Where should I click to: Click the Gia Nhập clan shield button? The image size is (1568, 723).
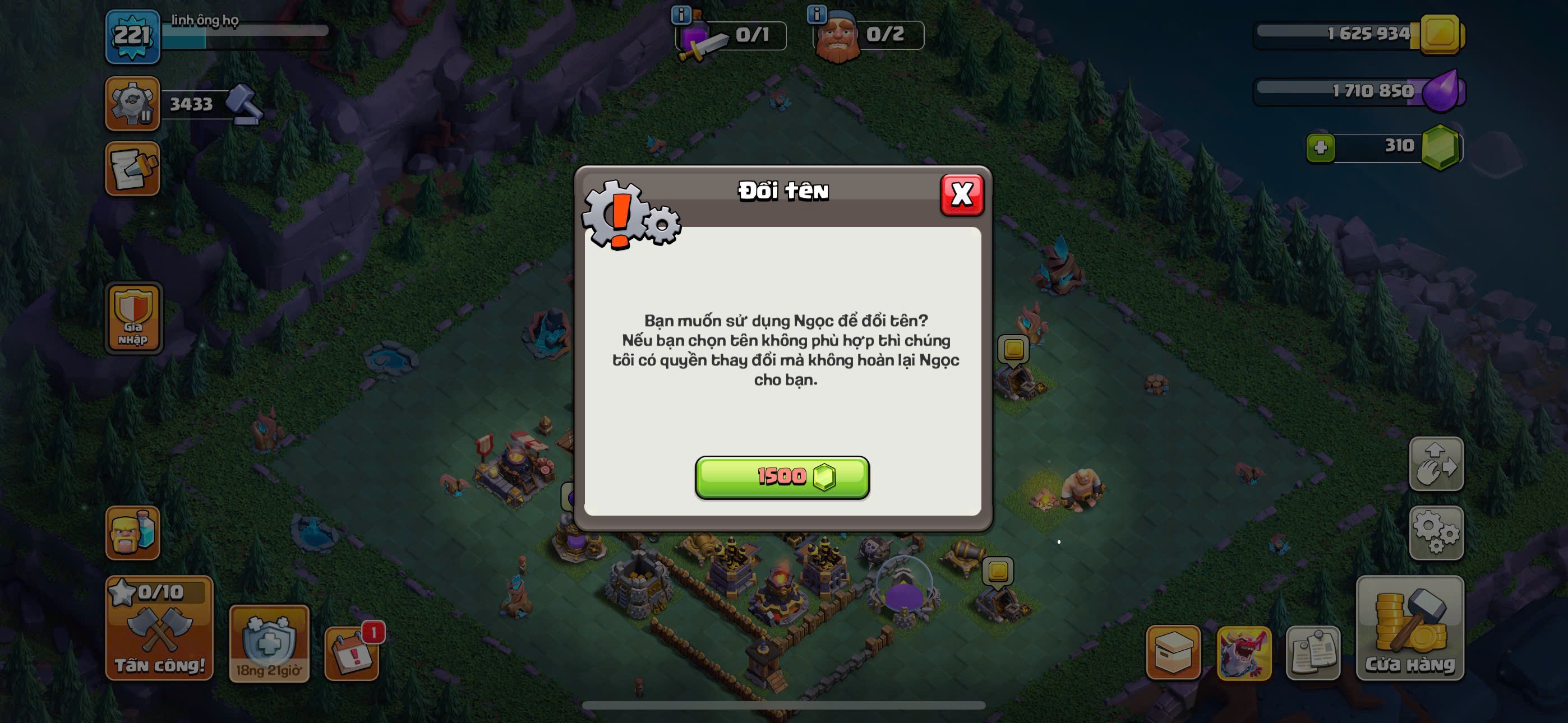coord(133,318)
